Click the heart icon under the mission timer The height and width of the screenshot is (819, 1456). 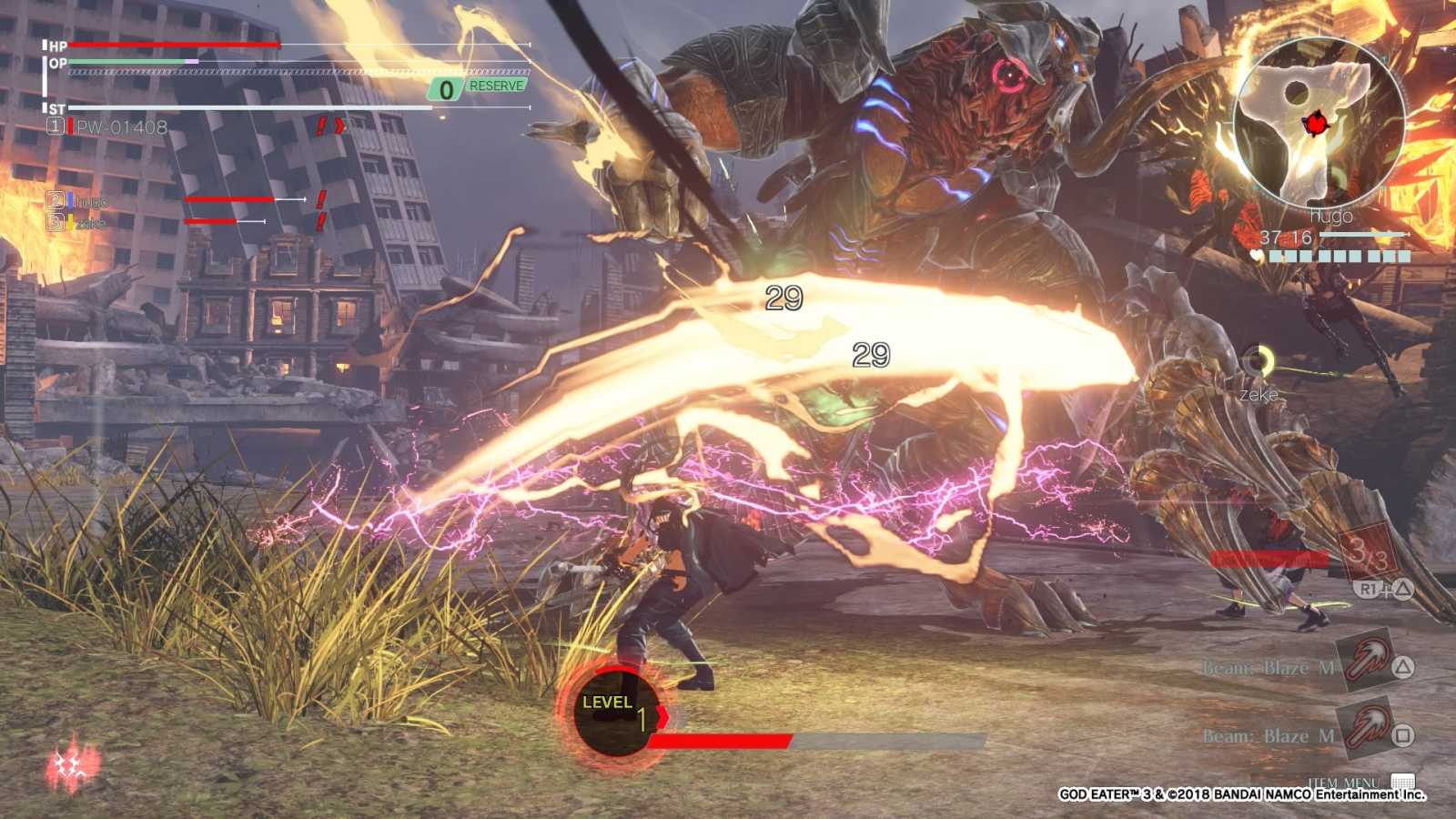point(1257,255)
